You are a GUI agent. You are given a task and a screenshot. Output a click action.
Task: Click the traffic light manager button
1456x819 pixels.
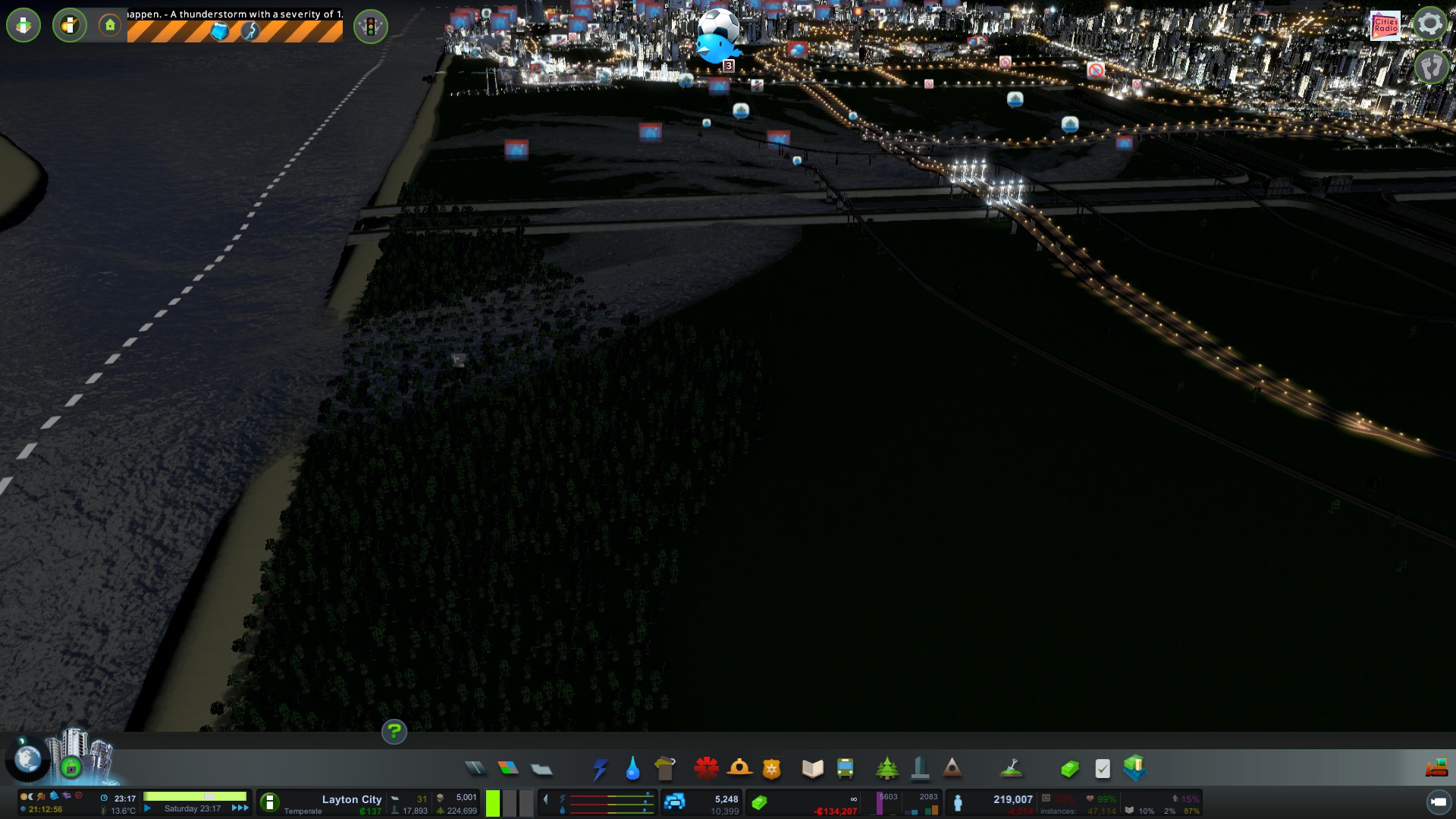point(370,27)
